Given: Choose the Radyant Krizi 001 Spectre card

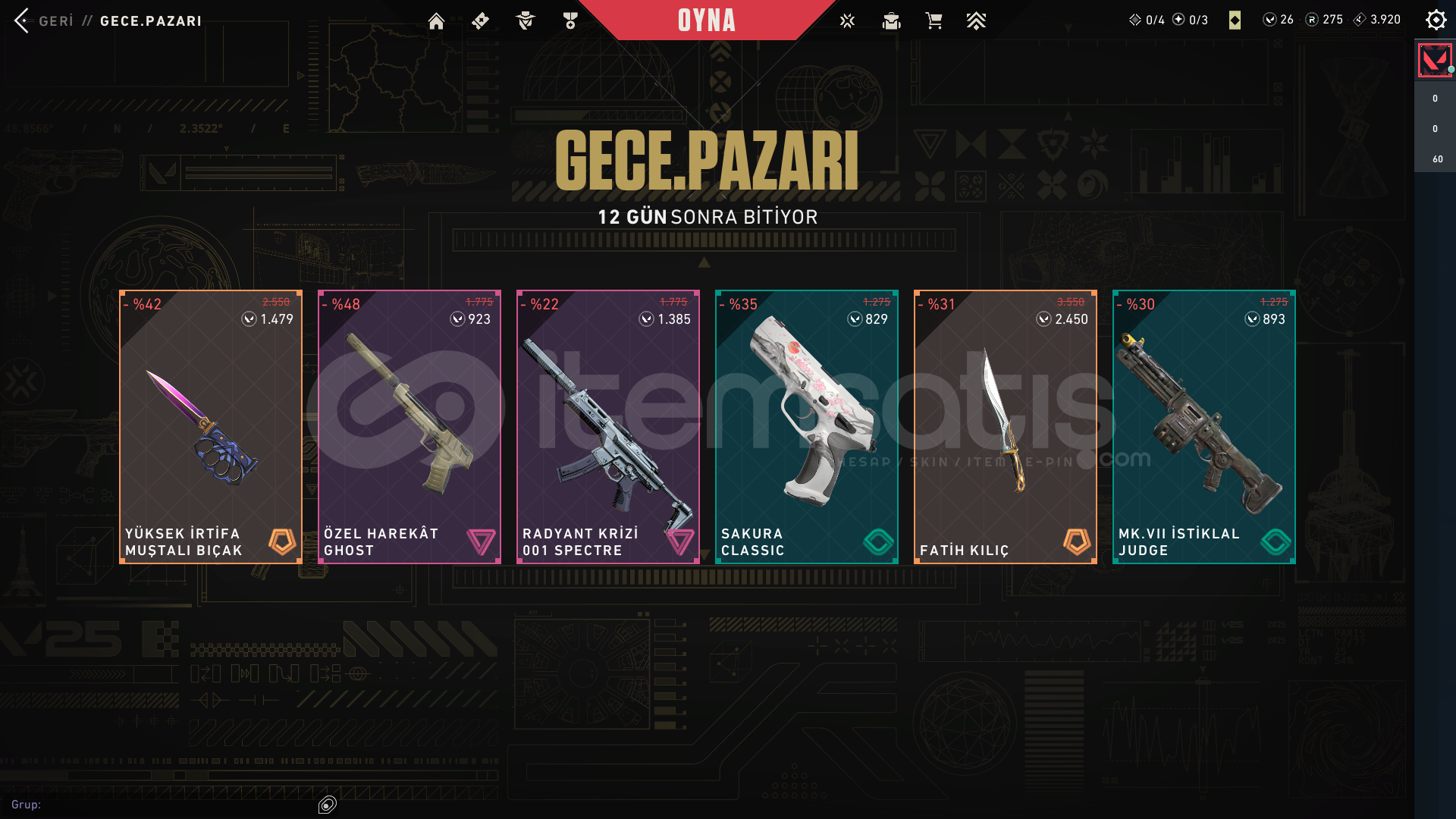Looking at the screenshot, I should pyautogui.click(x=608, y=427).
